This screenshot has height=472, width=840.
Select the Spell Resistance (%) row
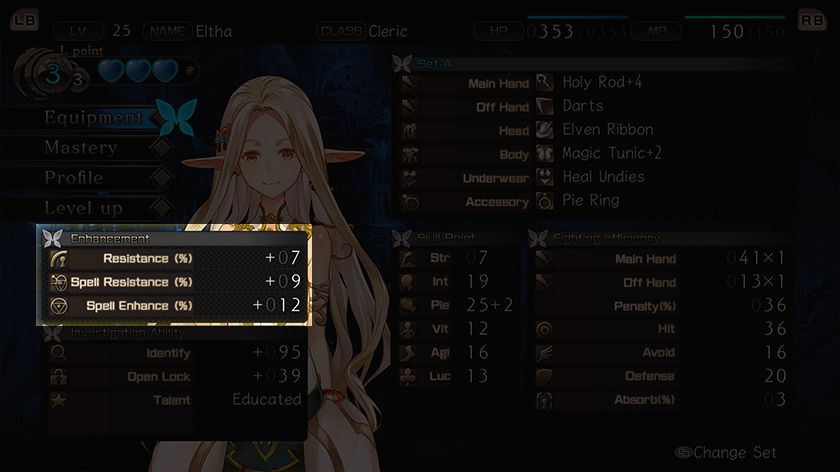174,282
